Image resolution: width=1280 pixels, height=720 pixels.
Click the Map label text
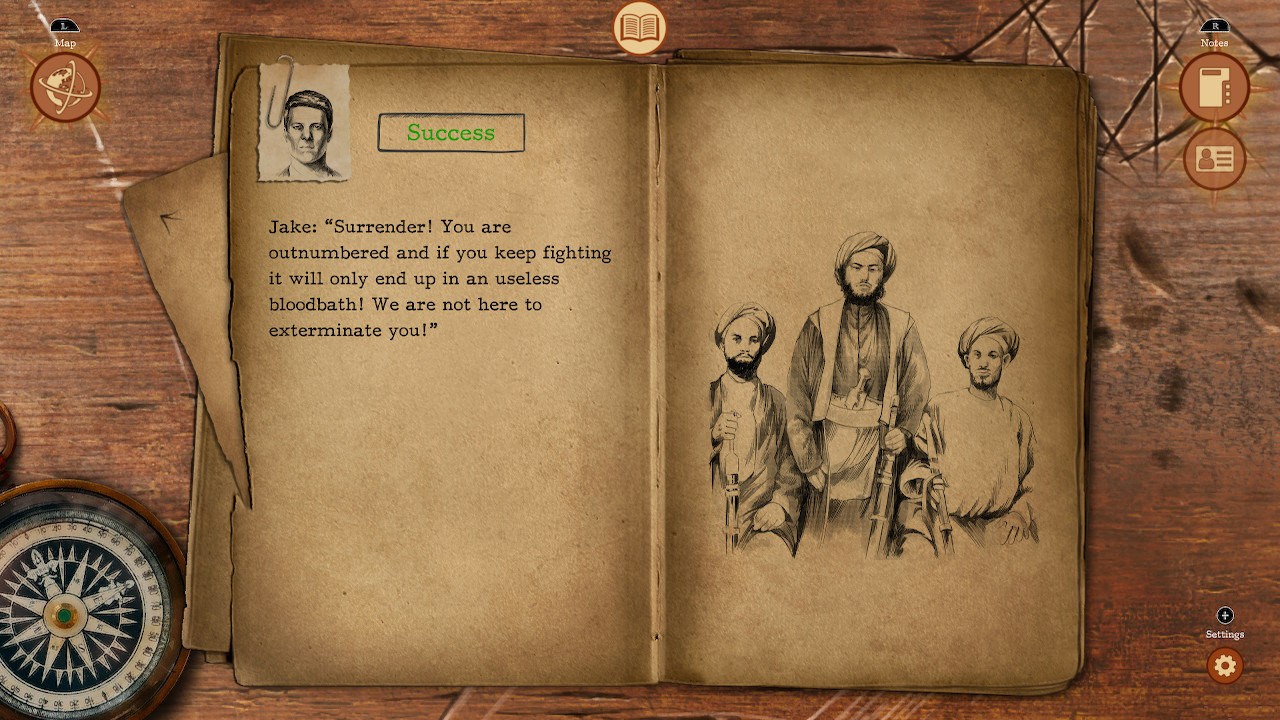click(x=66, y=42)
